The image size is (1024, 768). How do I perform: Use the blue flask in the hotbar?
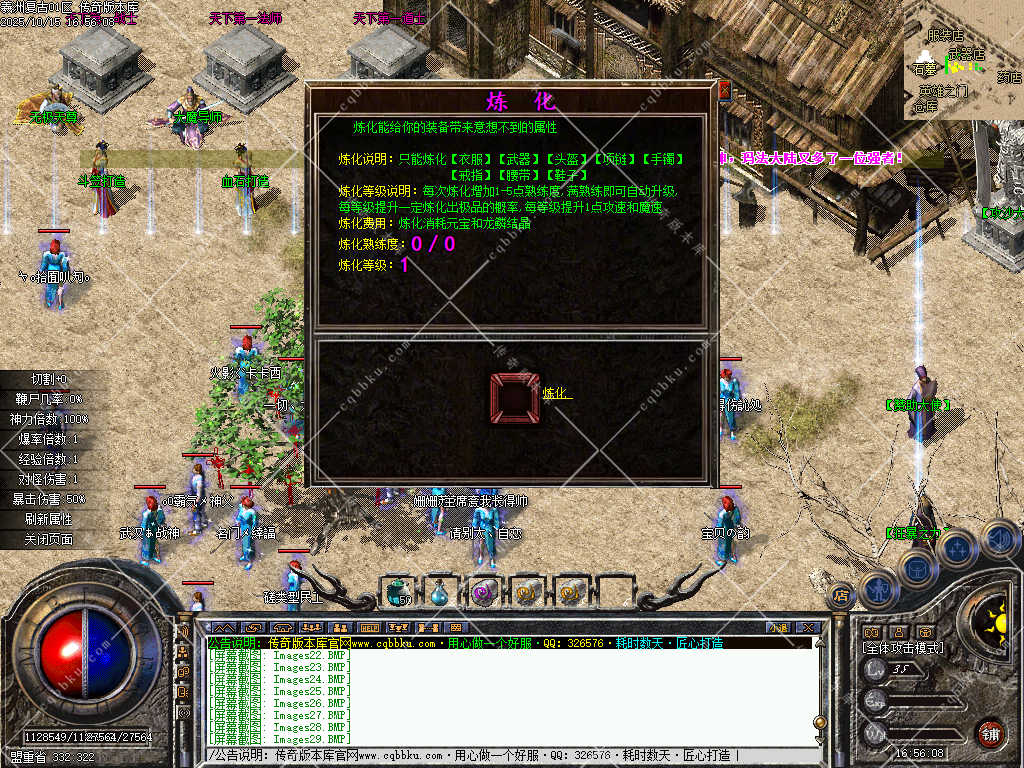click(x=441, y=593)
